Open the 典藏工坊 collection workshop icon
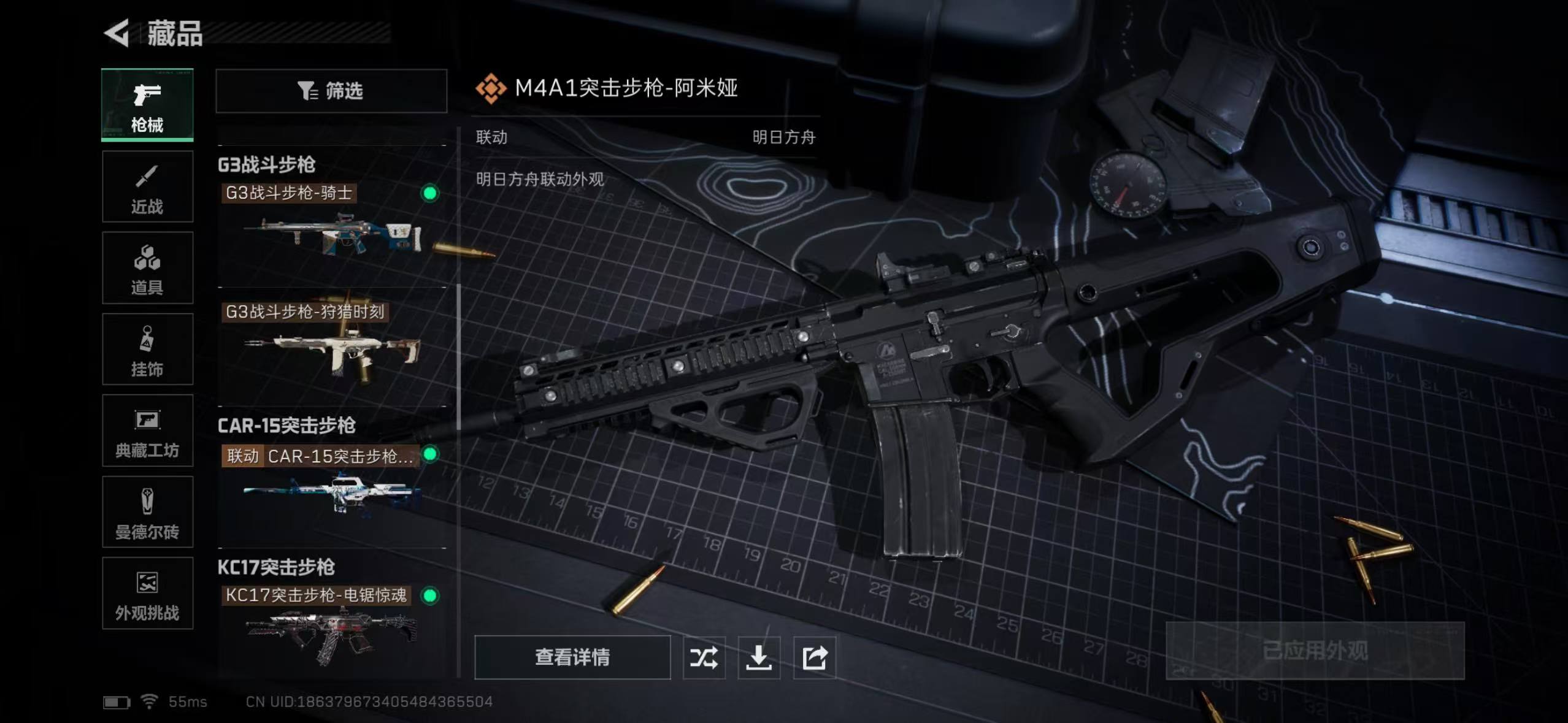Viewport: 1568px width, 723px height. 147,431
